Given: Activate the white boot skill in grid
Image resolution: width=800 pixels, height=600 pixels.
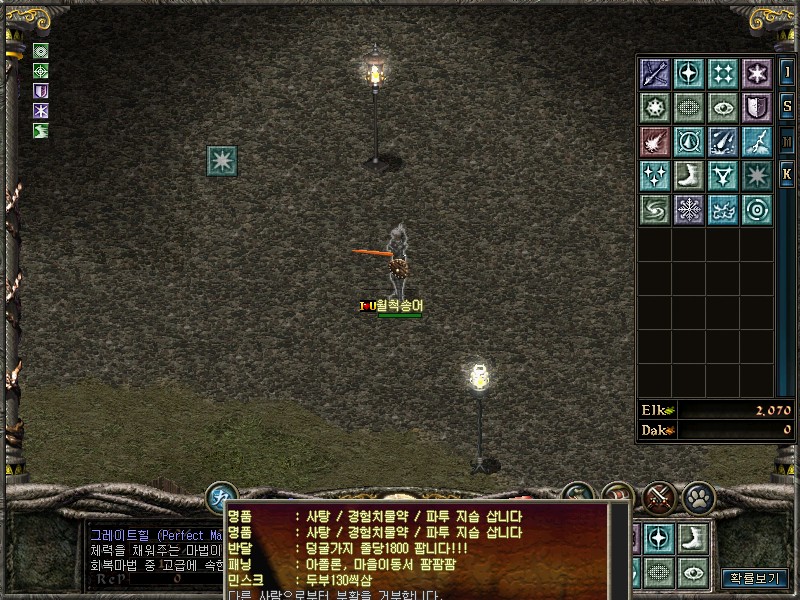Looking at the screenshot, I should click(x=689, y=175).
